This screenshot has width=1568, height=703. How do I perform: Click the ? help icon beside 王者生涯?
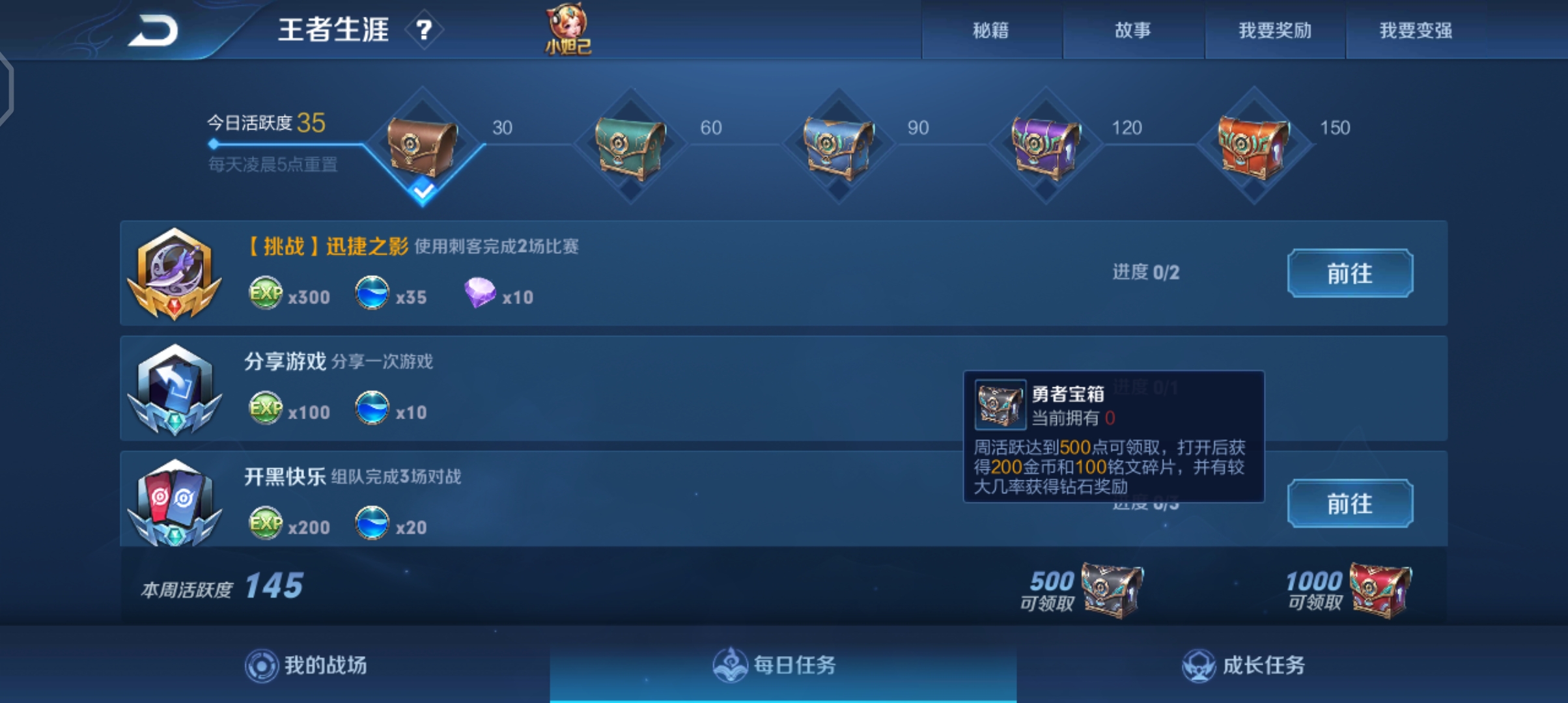tap(424, 31)
